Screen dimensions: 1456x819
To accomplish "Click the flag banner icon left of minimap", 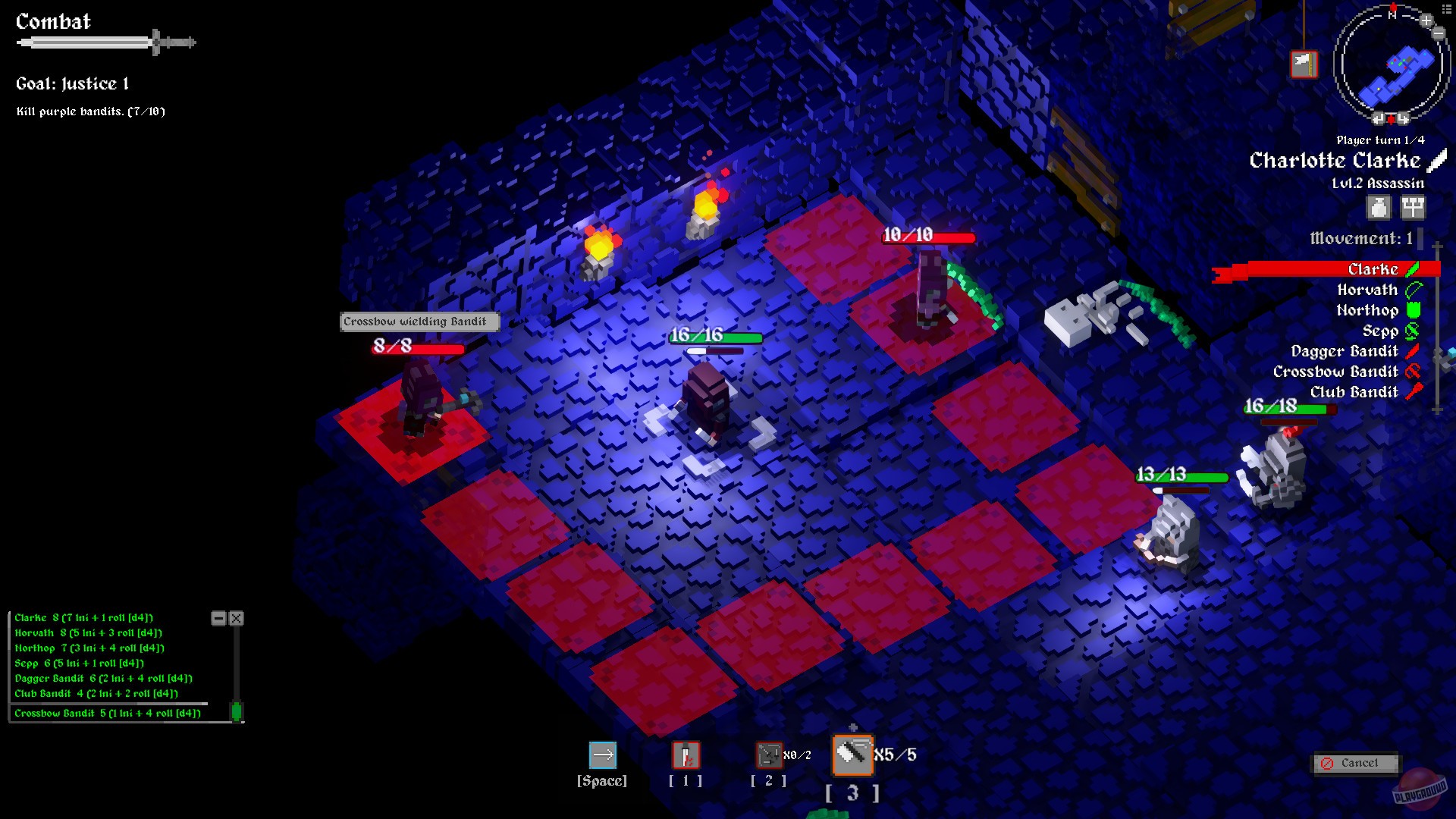I will tap(1304, 64).
